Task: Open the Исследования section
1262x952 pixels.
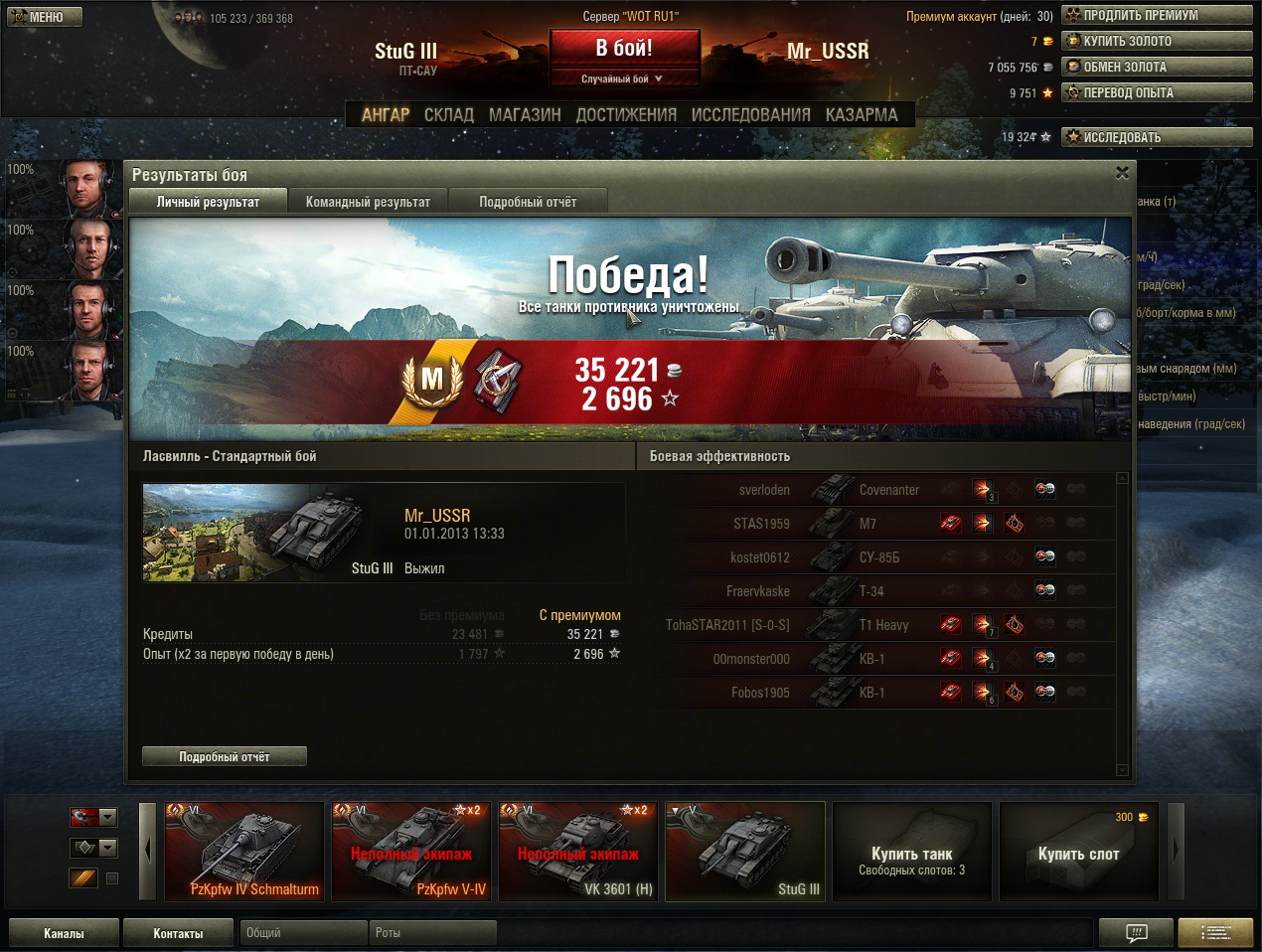Action: 750,115
